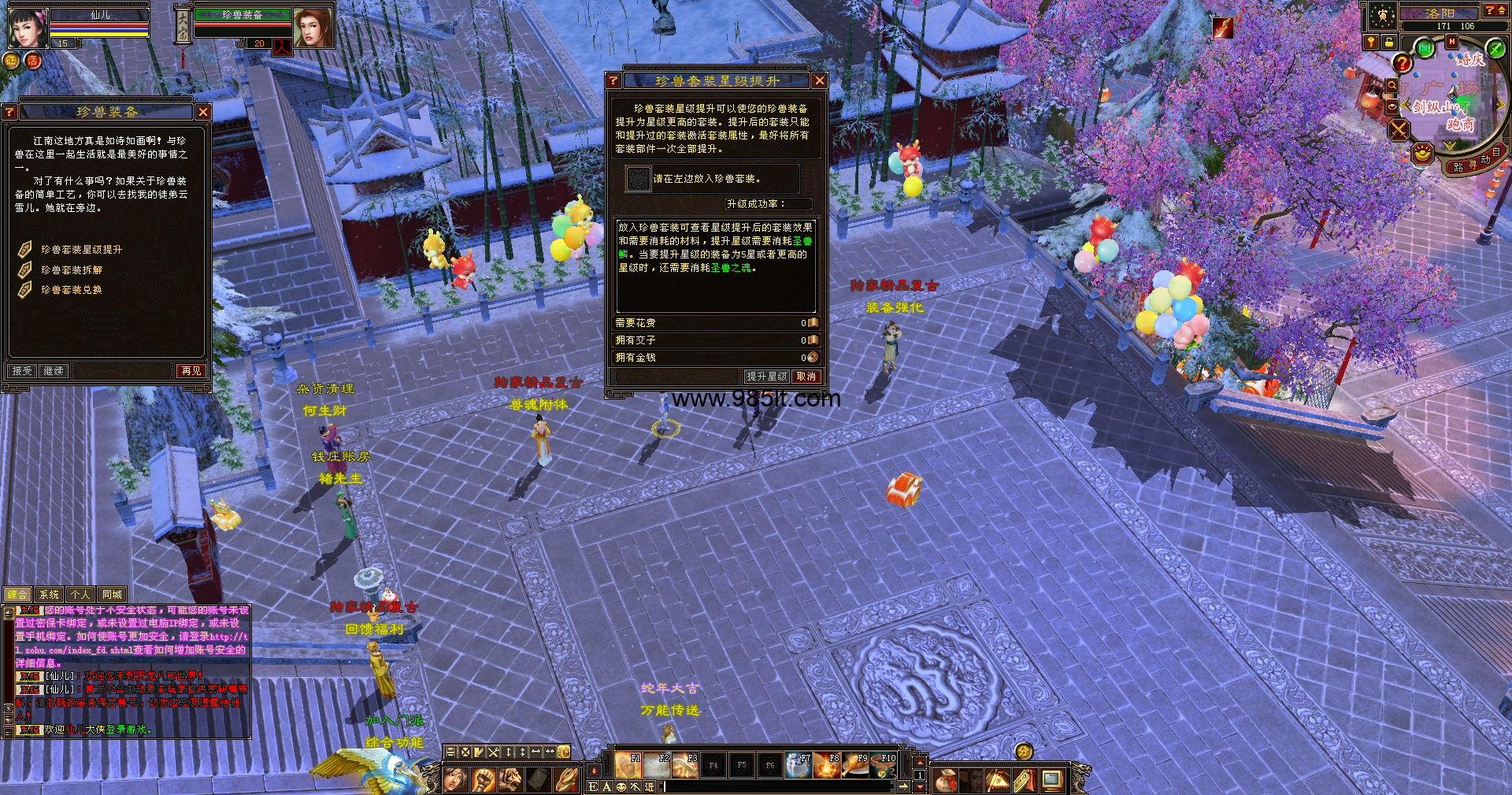
Task: Choose the 珍兽套装星级提升 dialogue option
Action: [x=81, y=250]
